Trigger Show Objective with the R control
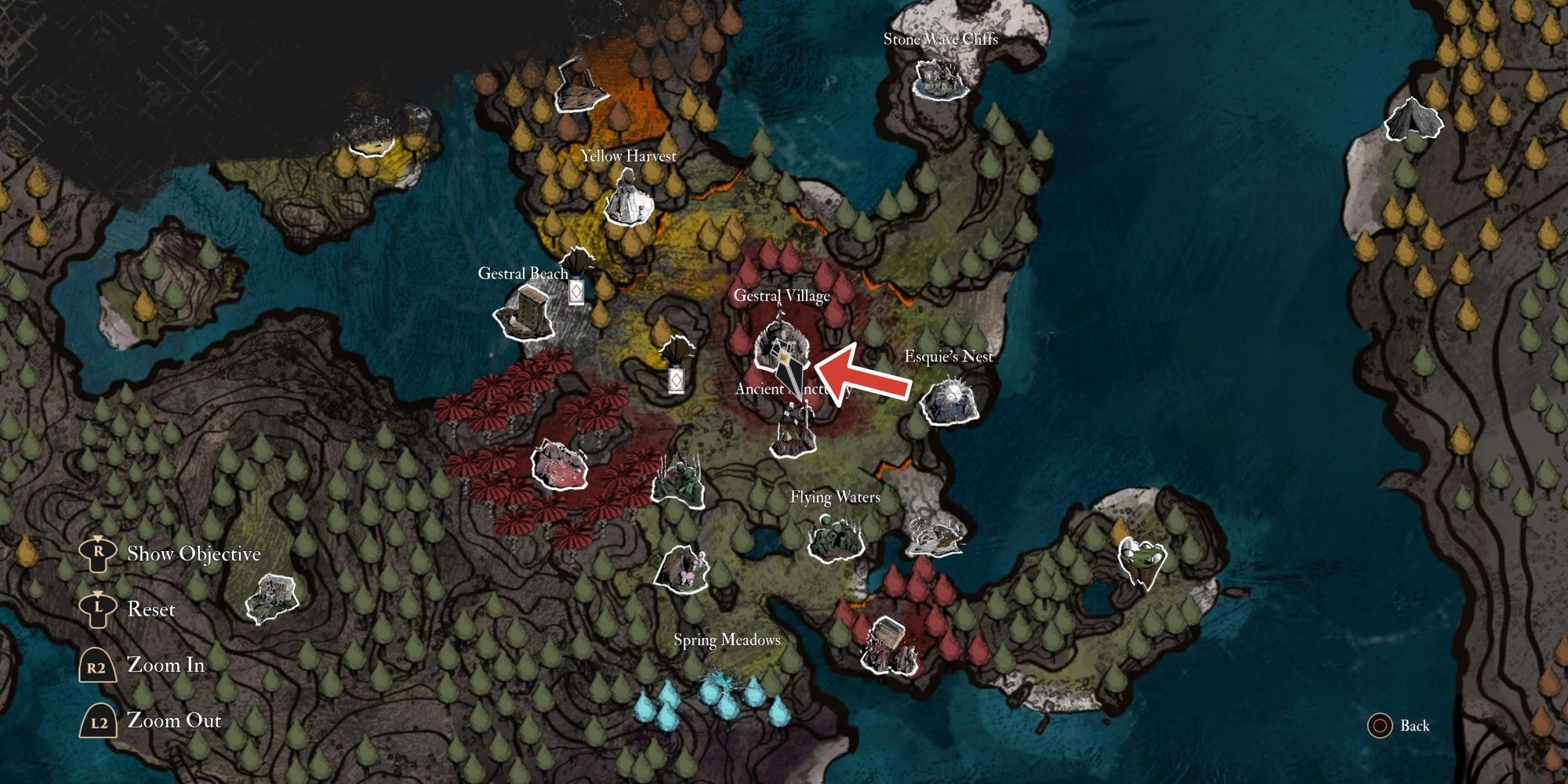 [x=98, y=553]
